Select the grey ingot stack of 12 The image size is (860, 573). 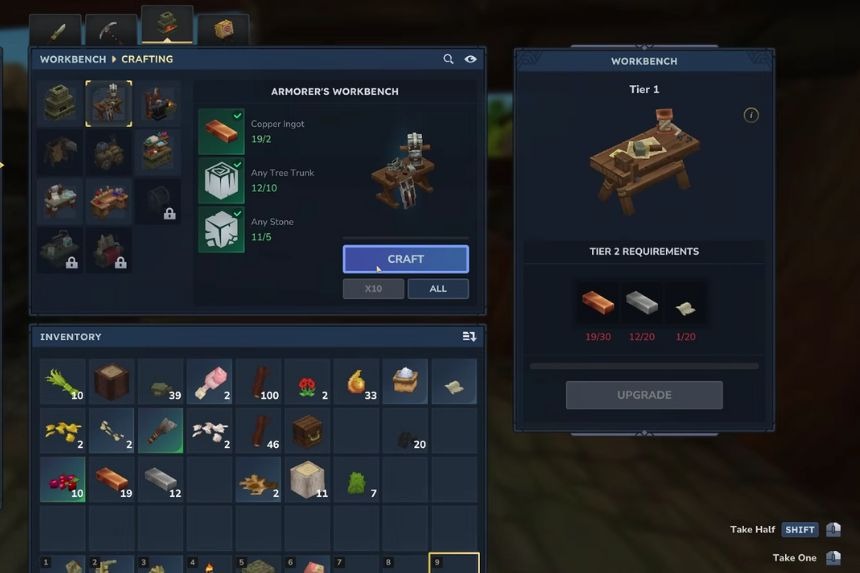tap(160, 480)
